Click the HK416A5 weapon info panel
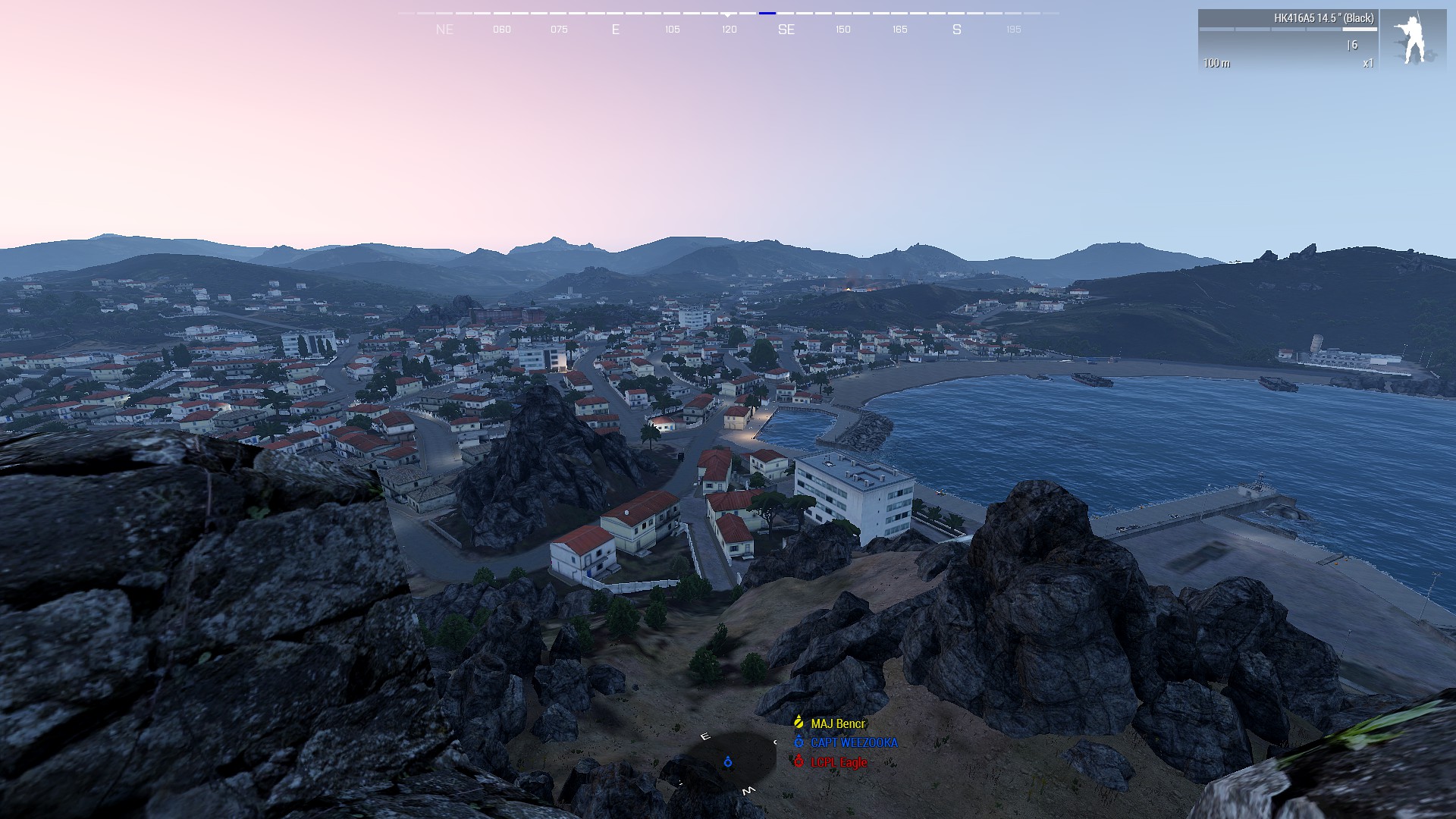 [x=1288, y=40]
